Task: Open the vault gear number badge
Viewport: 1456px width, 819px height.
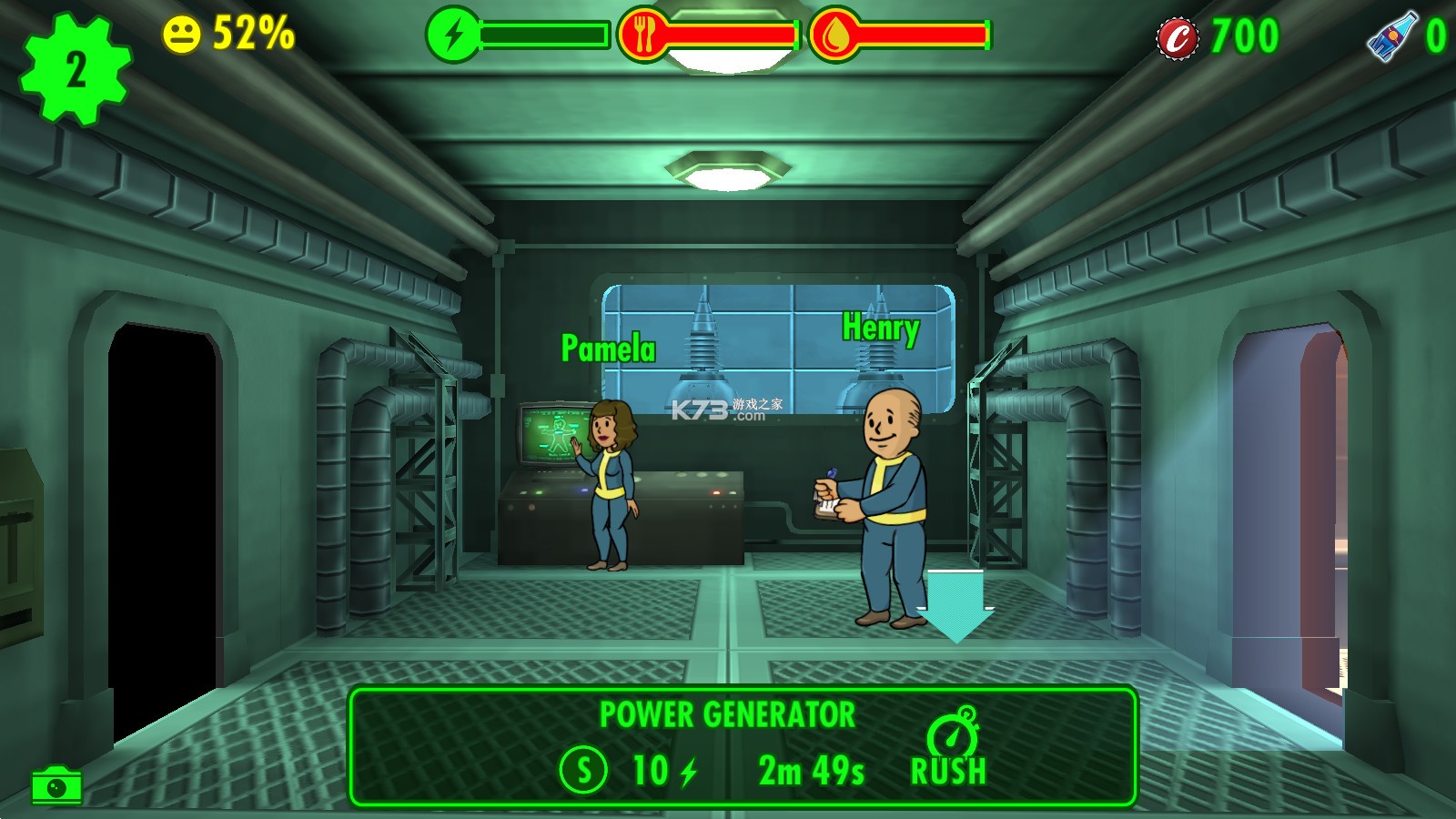Action: coord(76,70)
